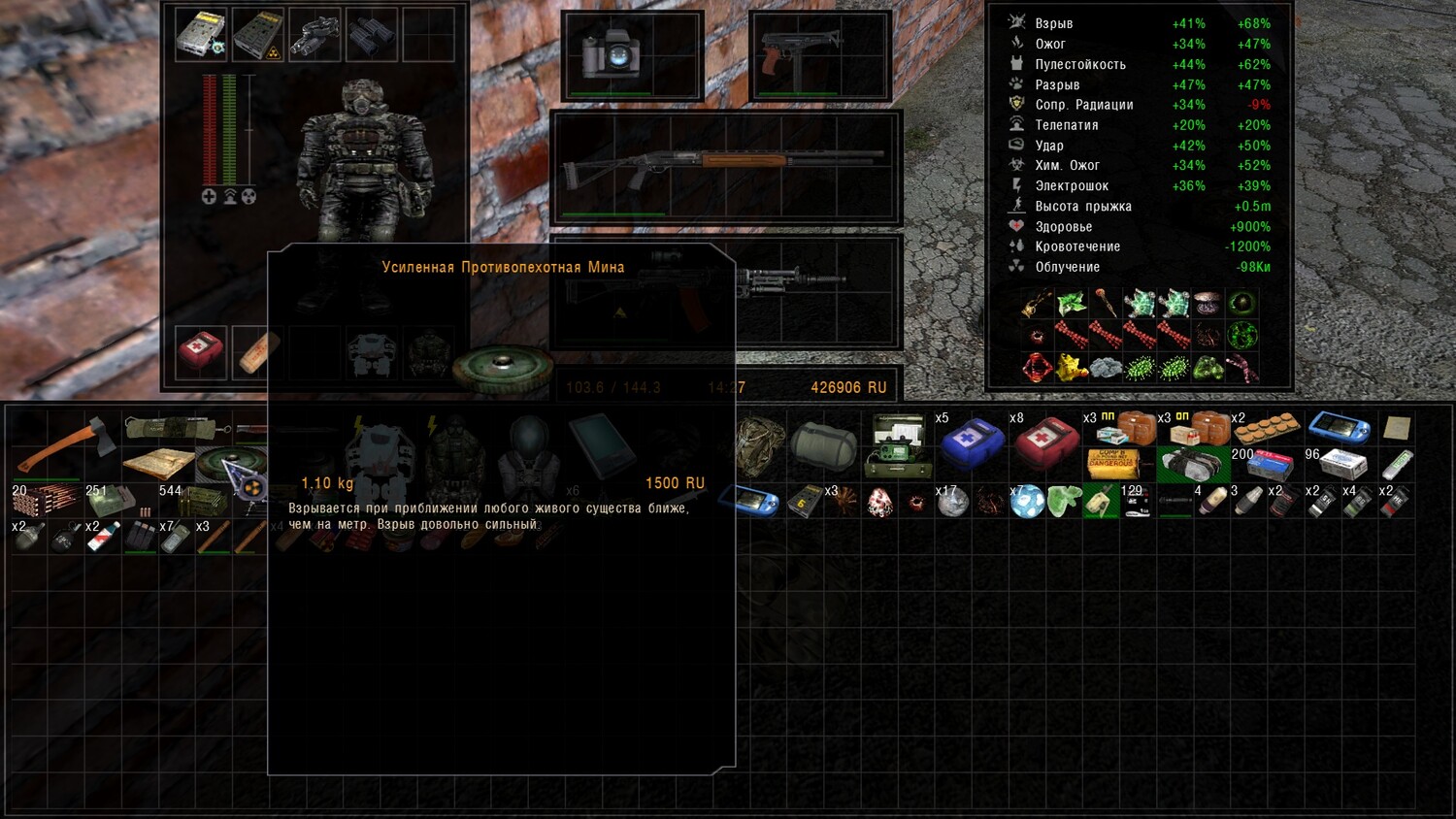Select the red medkit stack x8
Viewport: 1456px width, 819px height.
pyautogui.click(x=1046, y=443)
